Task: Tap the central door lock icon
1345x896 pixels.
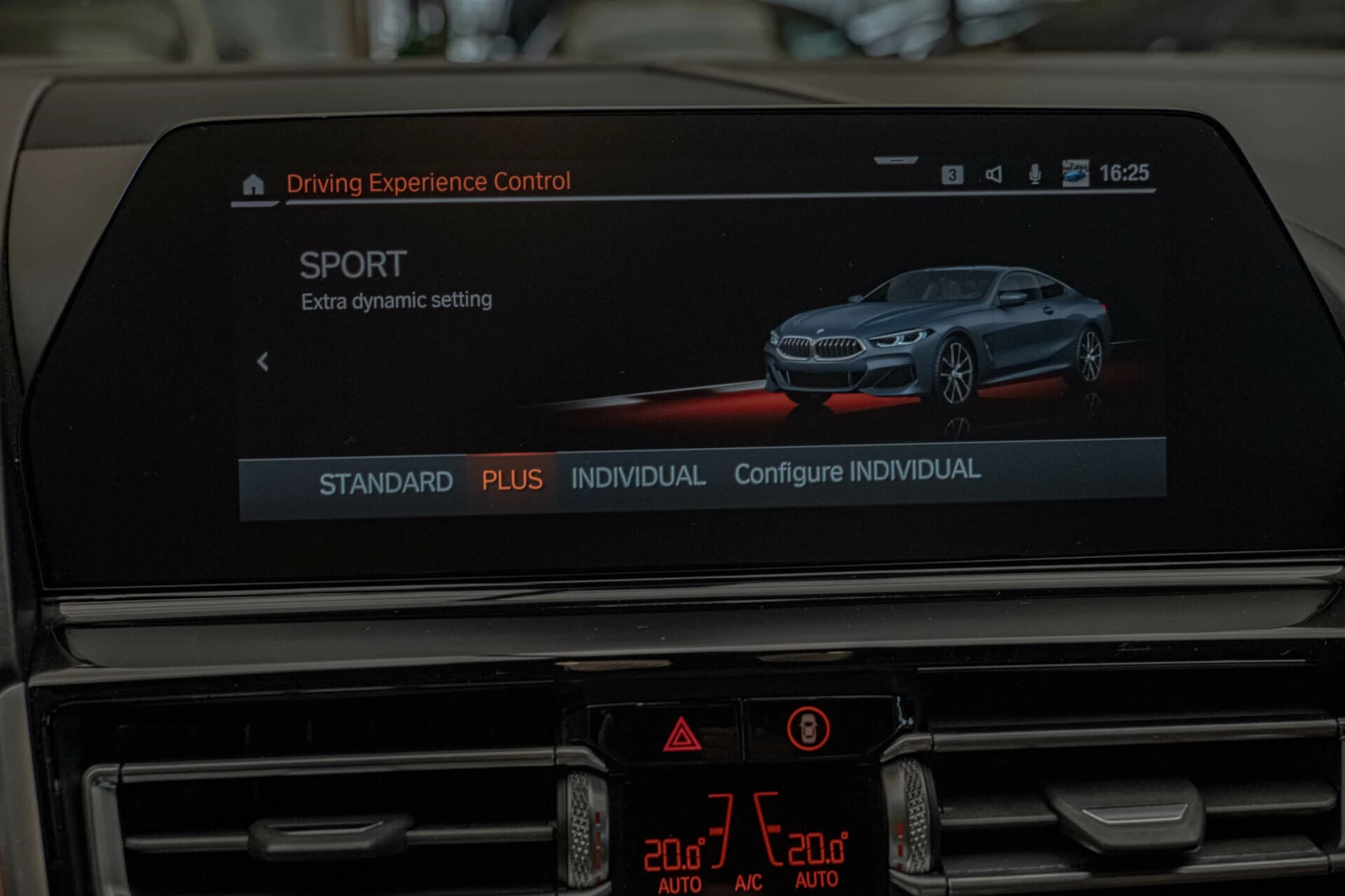Action: [x=809, y=730]
